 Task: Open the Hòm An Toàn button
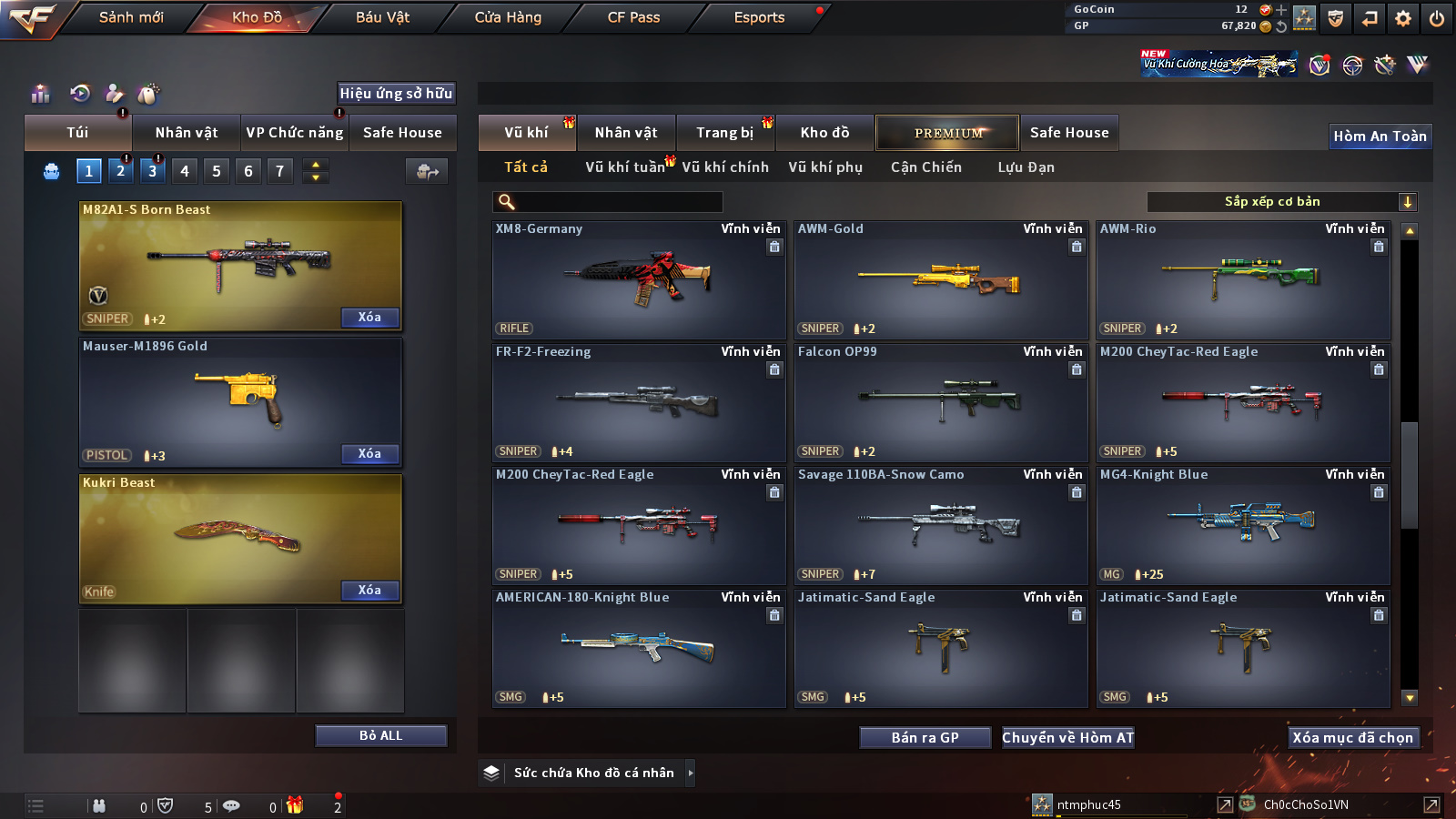coord(1380,136)
